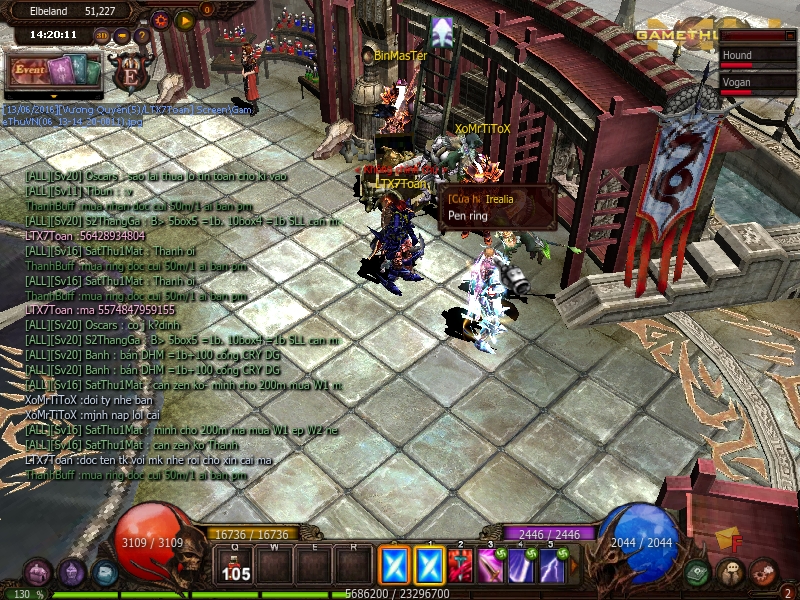Click the orange gear settings icon
The height and width of the screenshot is (600, 800).
pyautogui.click(x=162, y=19)
